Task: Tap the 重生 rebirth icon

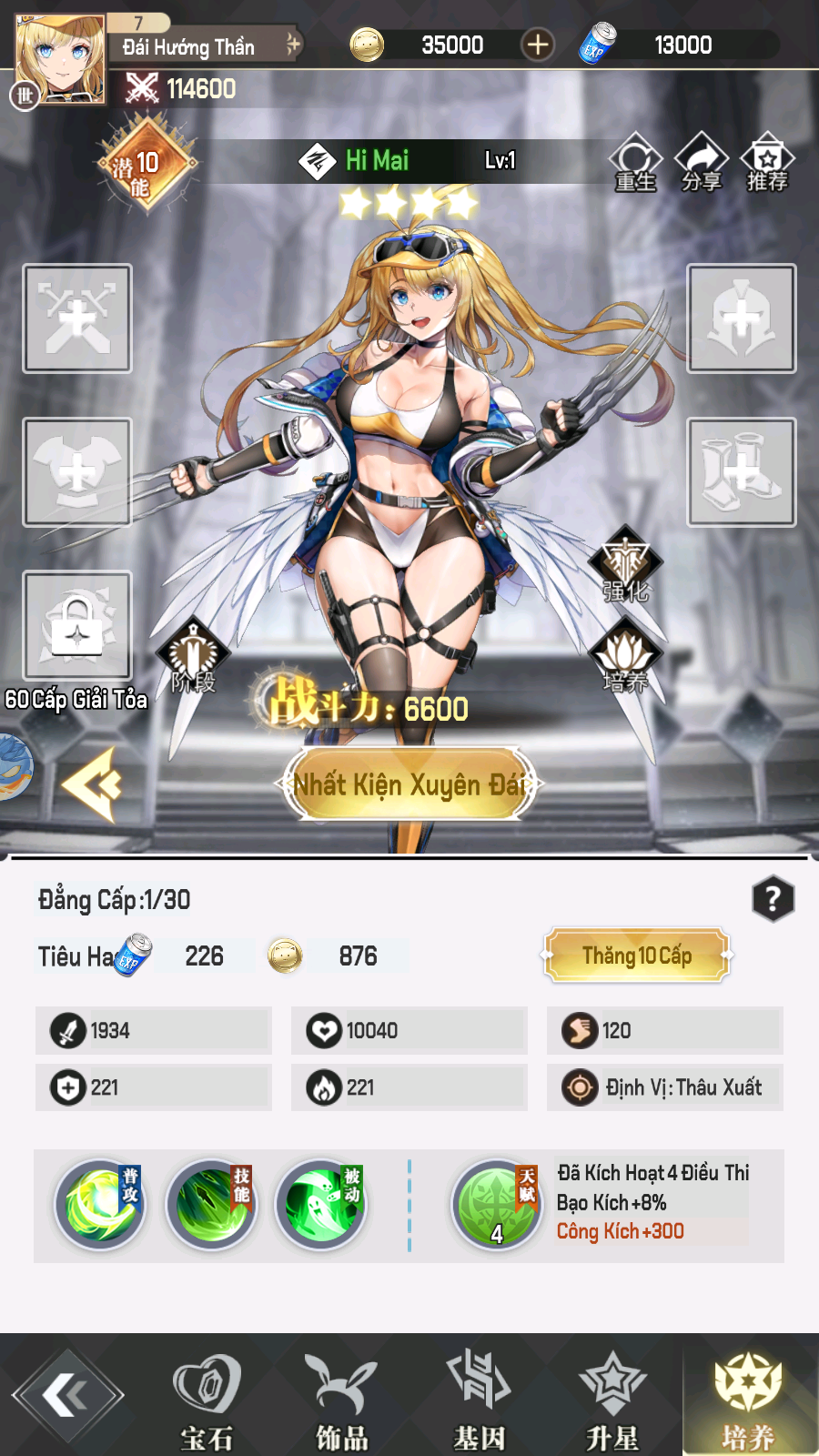Action: click(635, 162)
